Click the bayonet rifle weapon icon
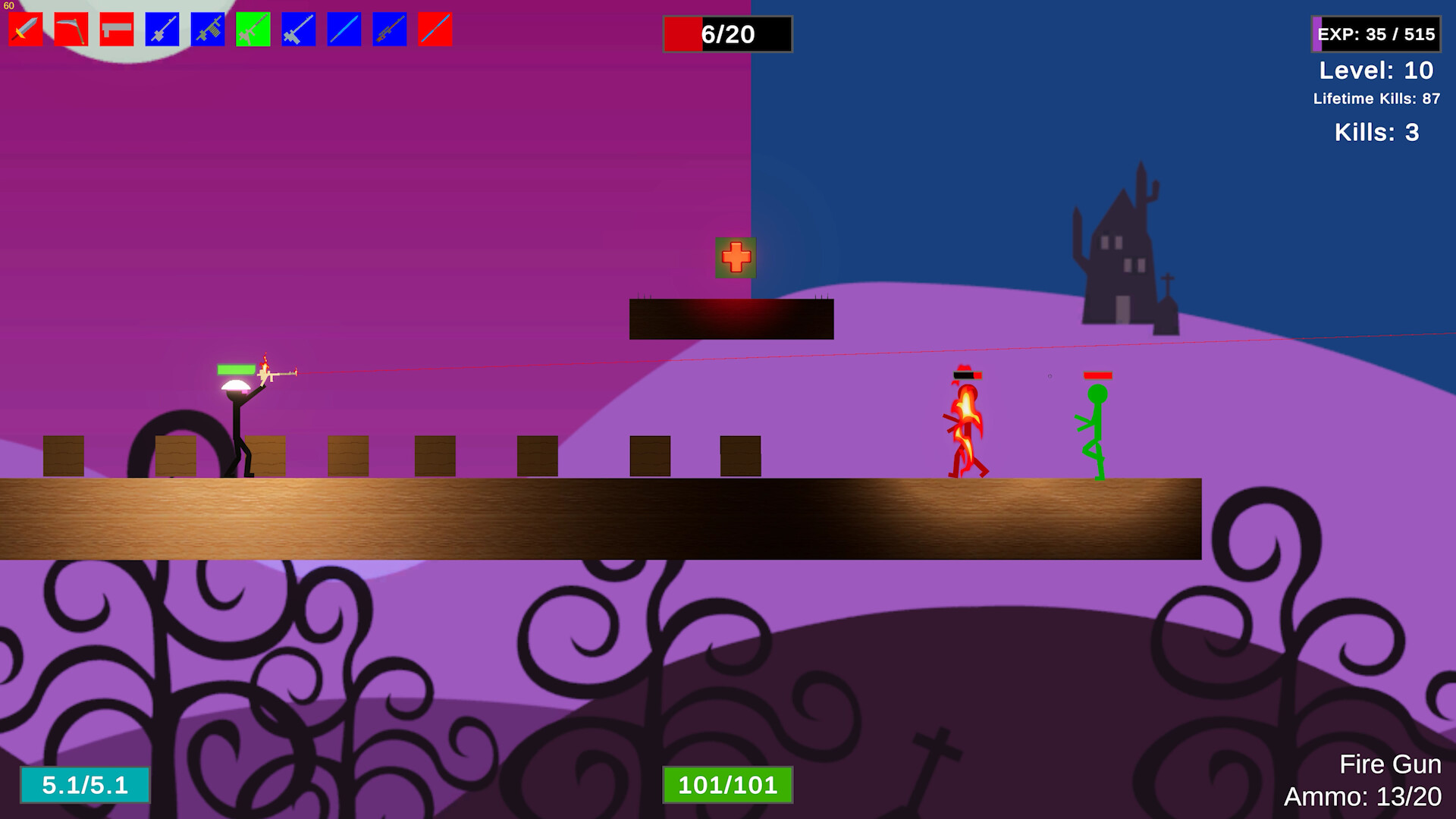 tap(297, 29)
